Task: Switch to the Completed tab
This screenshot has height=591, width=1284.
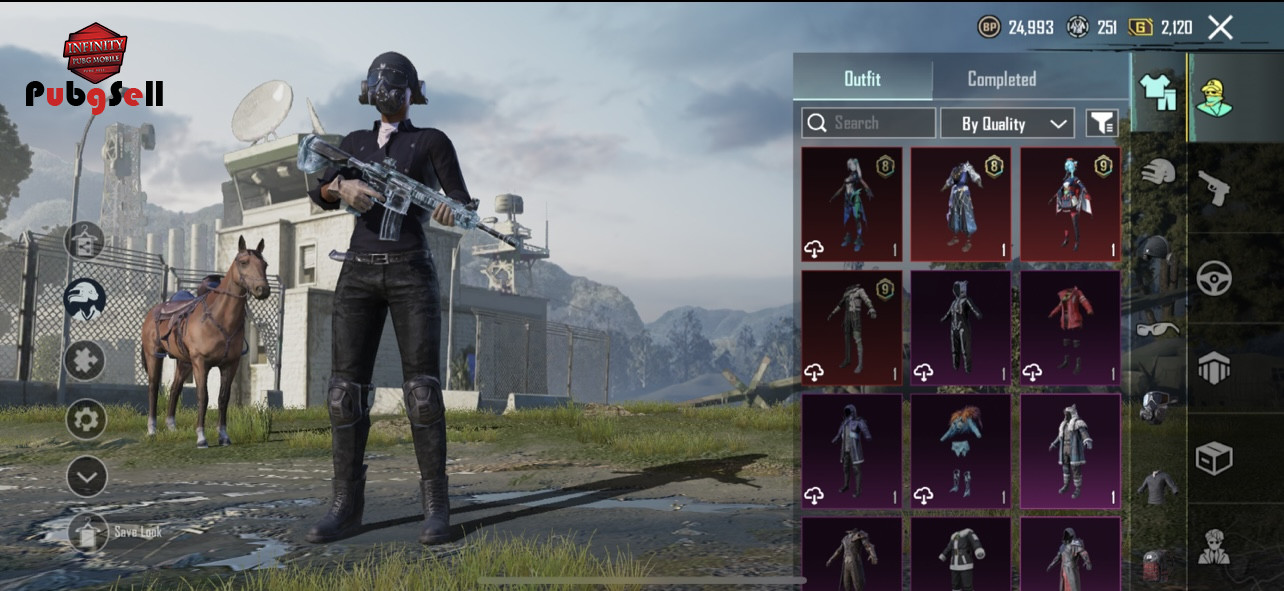Action: 1001,78
